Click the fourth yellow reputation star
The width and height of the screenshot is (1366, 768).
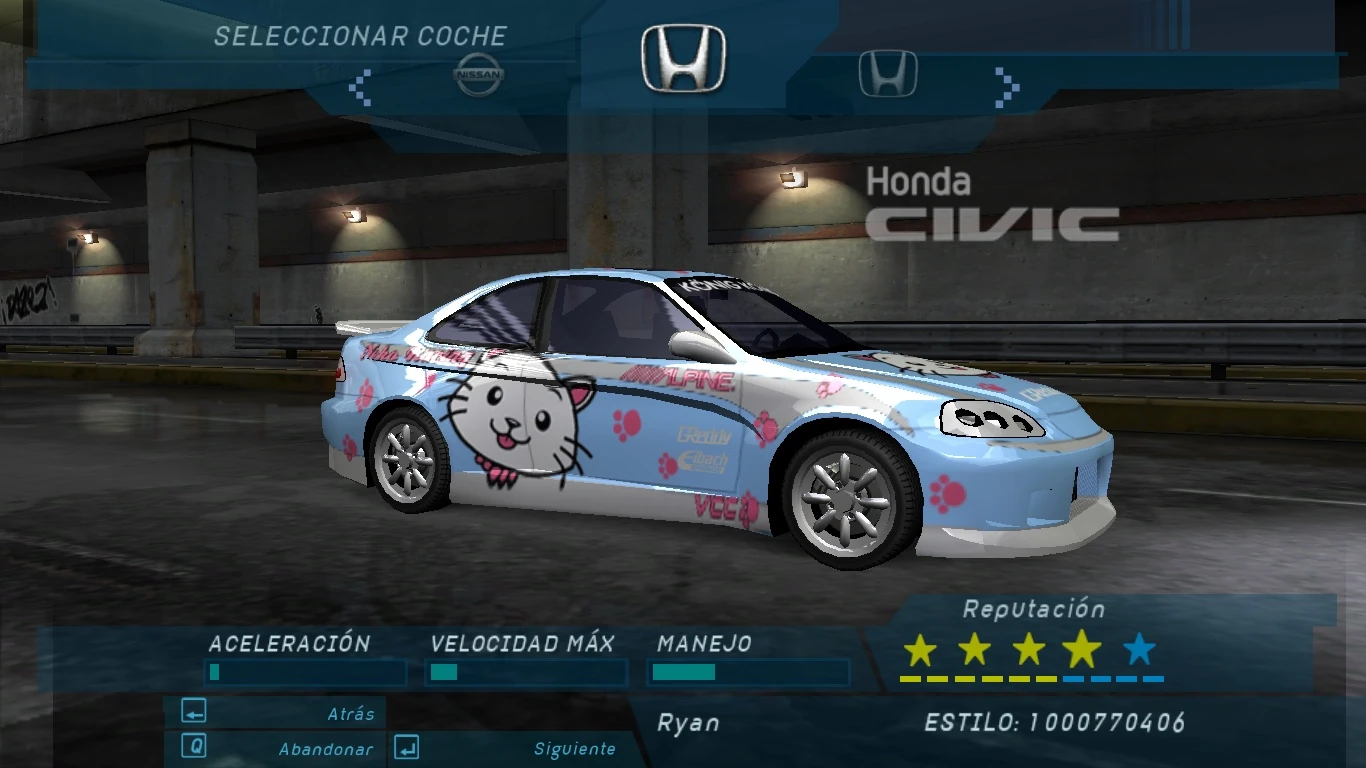(1081, 650)
